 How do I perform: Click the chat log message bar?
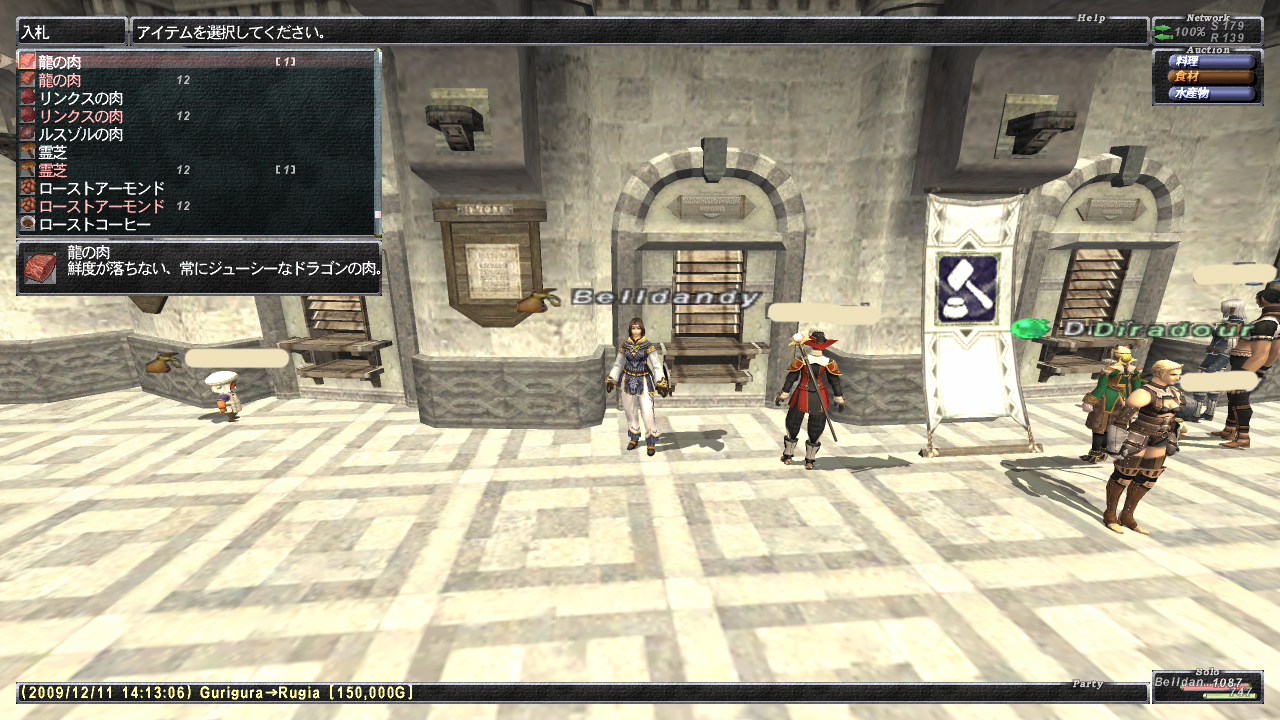(580, 692)
